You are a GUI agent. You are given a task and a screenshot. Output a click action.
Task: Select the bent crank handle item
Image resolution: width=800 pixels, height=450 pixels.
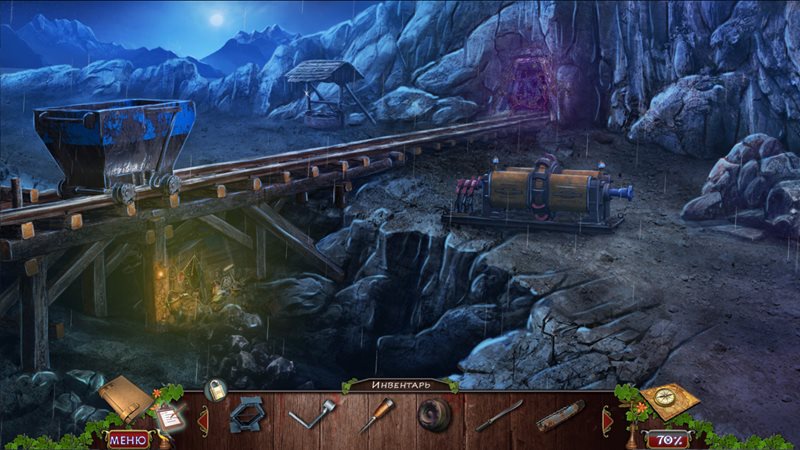pos(310,414)
